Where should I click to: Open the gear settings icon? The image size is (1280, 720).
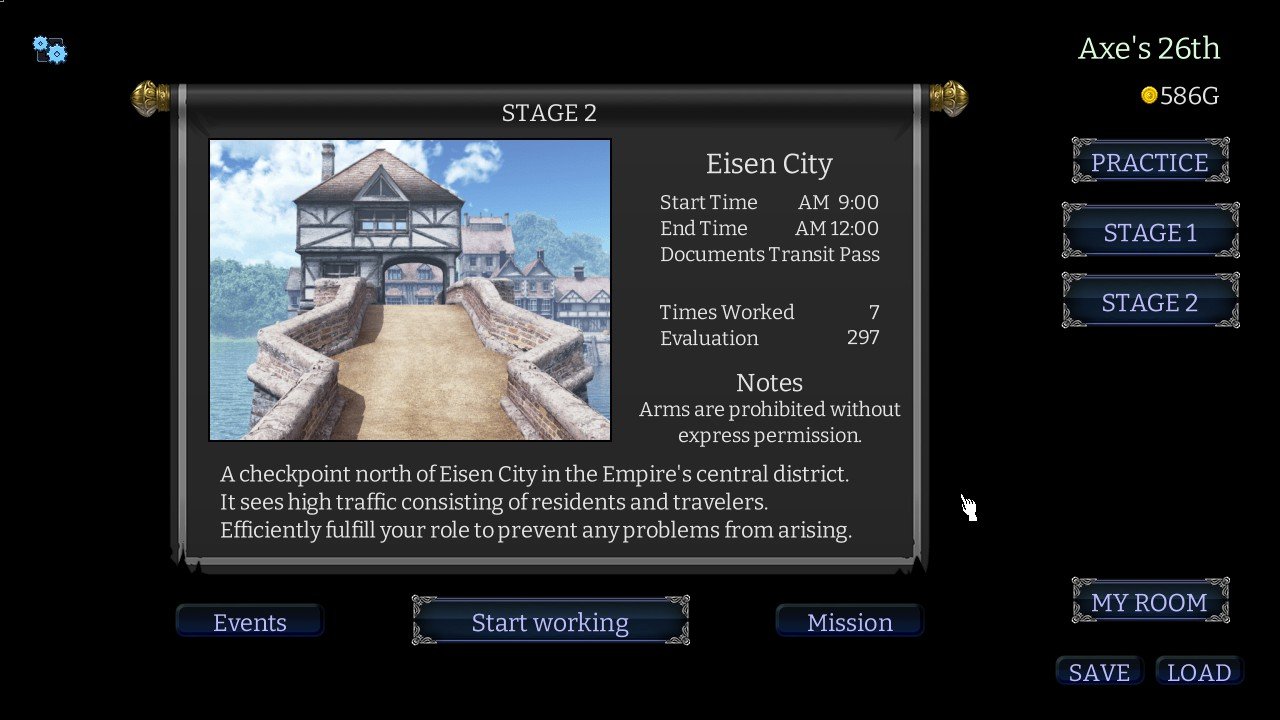coord(49,49)
